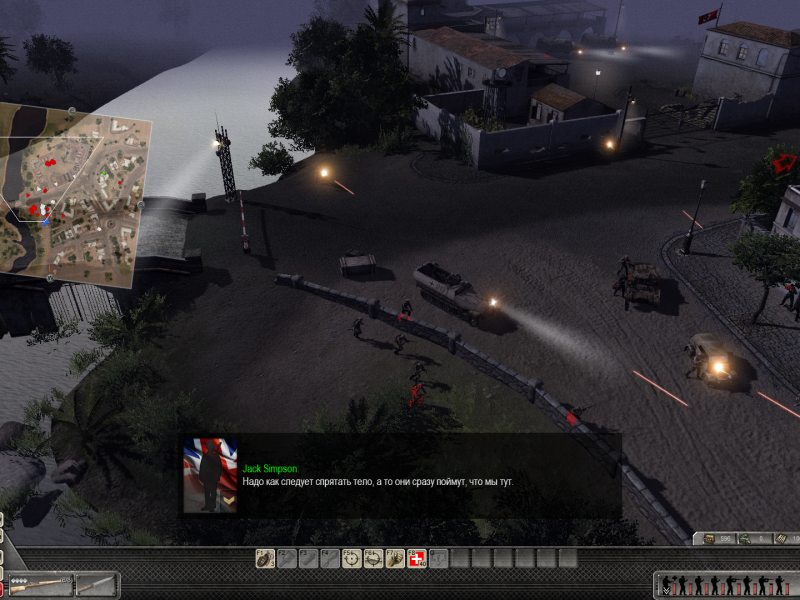Choose the F6 rotating target command
The width and height of the screenshot is (800, 600).
click(373, 558)
